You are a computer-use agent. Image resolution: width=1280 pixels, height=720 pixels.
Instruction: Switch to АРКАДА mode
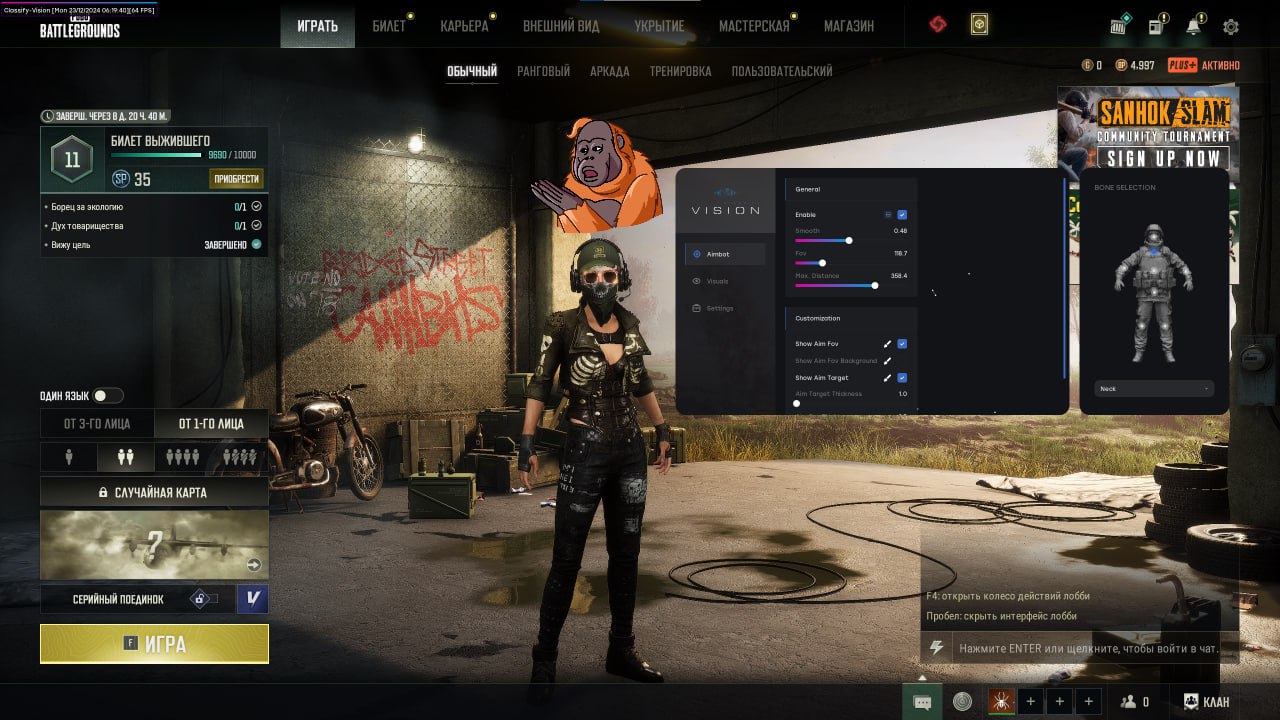[609, 71]
